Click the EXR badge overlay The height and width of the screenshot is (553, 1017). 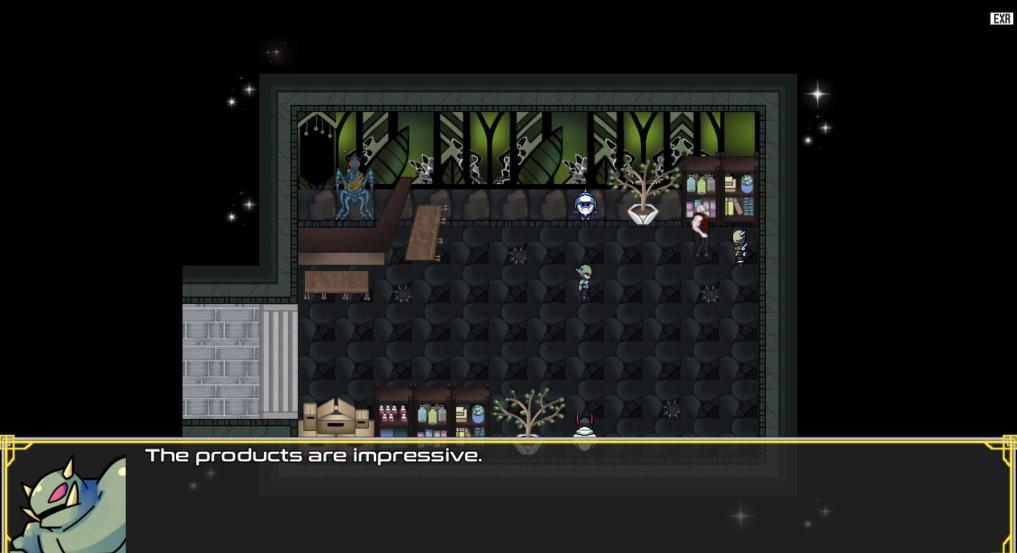pos(1001,19)
